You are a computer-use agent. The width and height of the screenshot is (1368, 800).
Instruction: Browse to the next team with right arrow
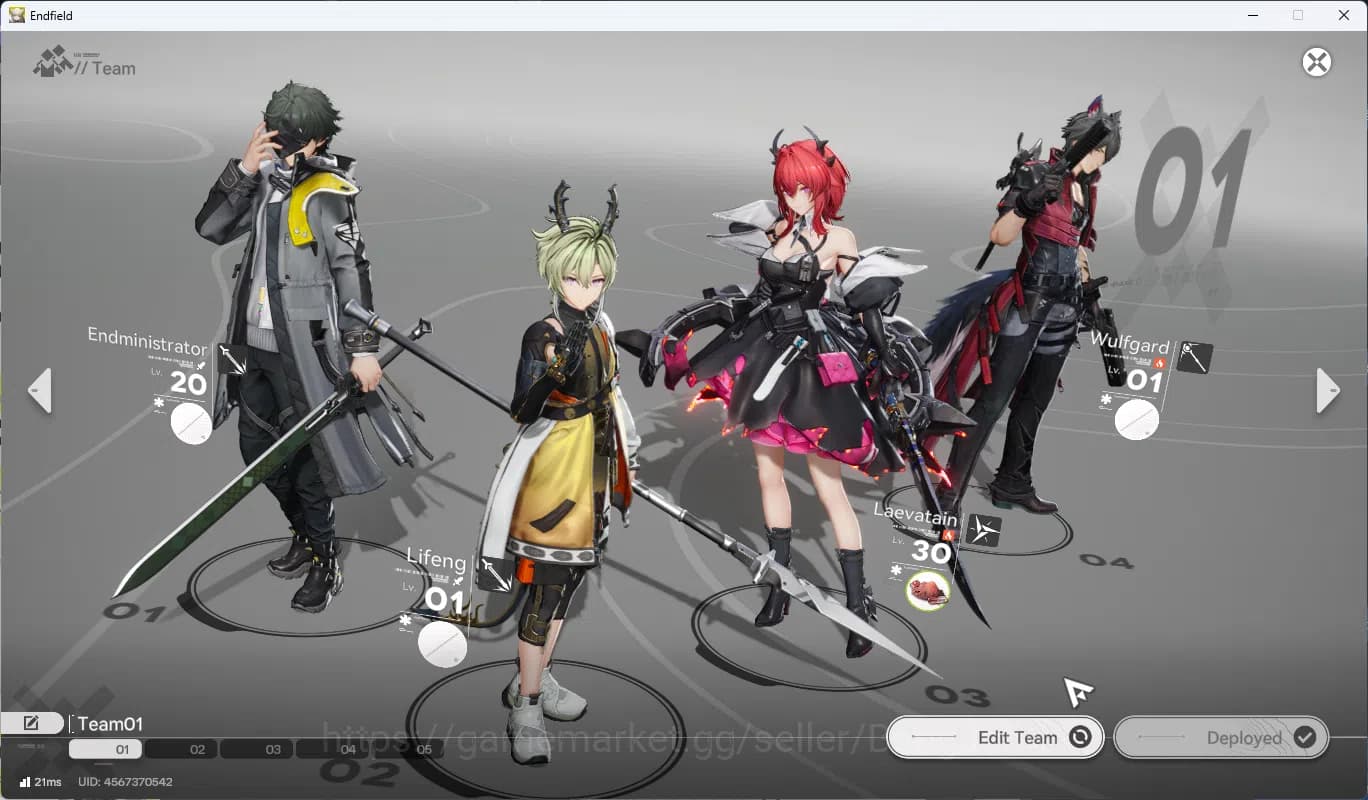click(x=1327, y=390)
